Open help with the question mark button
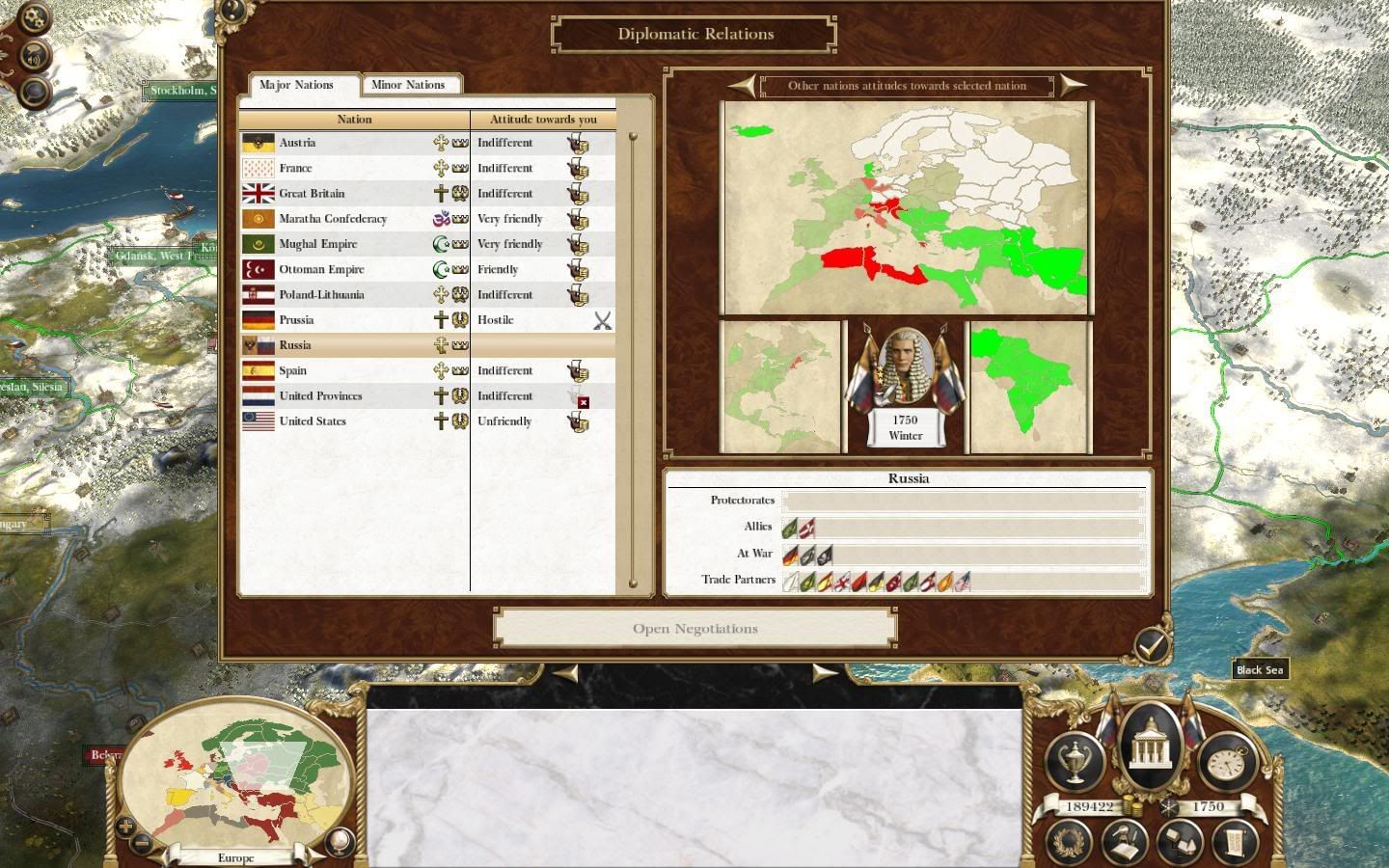1389x868 pixels. [232, 12]
